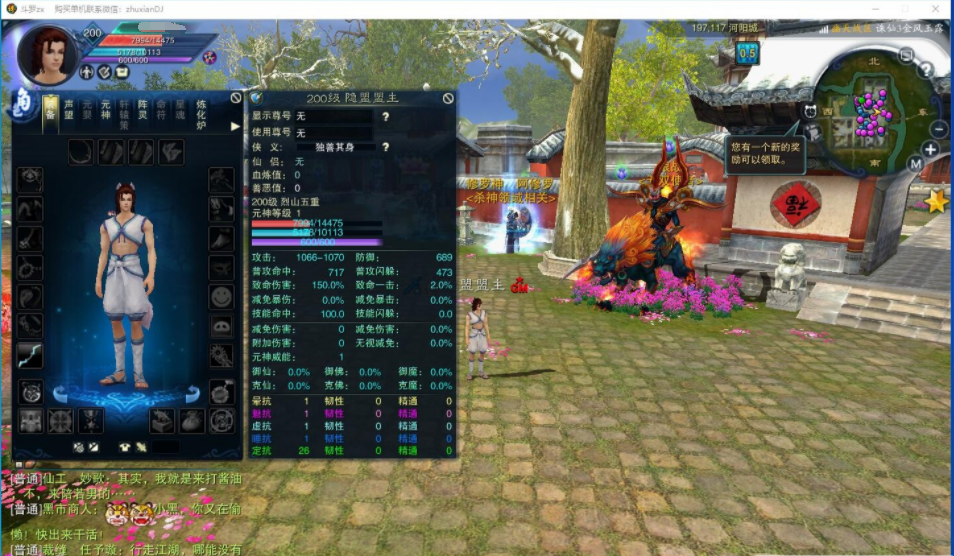Click the question mark beside 显示尊号
Viewport: 954px width, 556px height.
point(385,117)
